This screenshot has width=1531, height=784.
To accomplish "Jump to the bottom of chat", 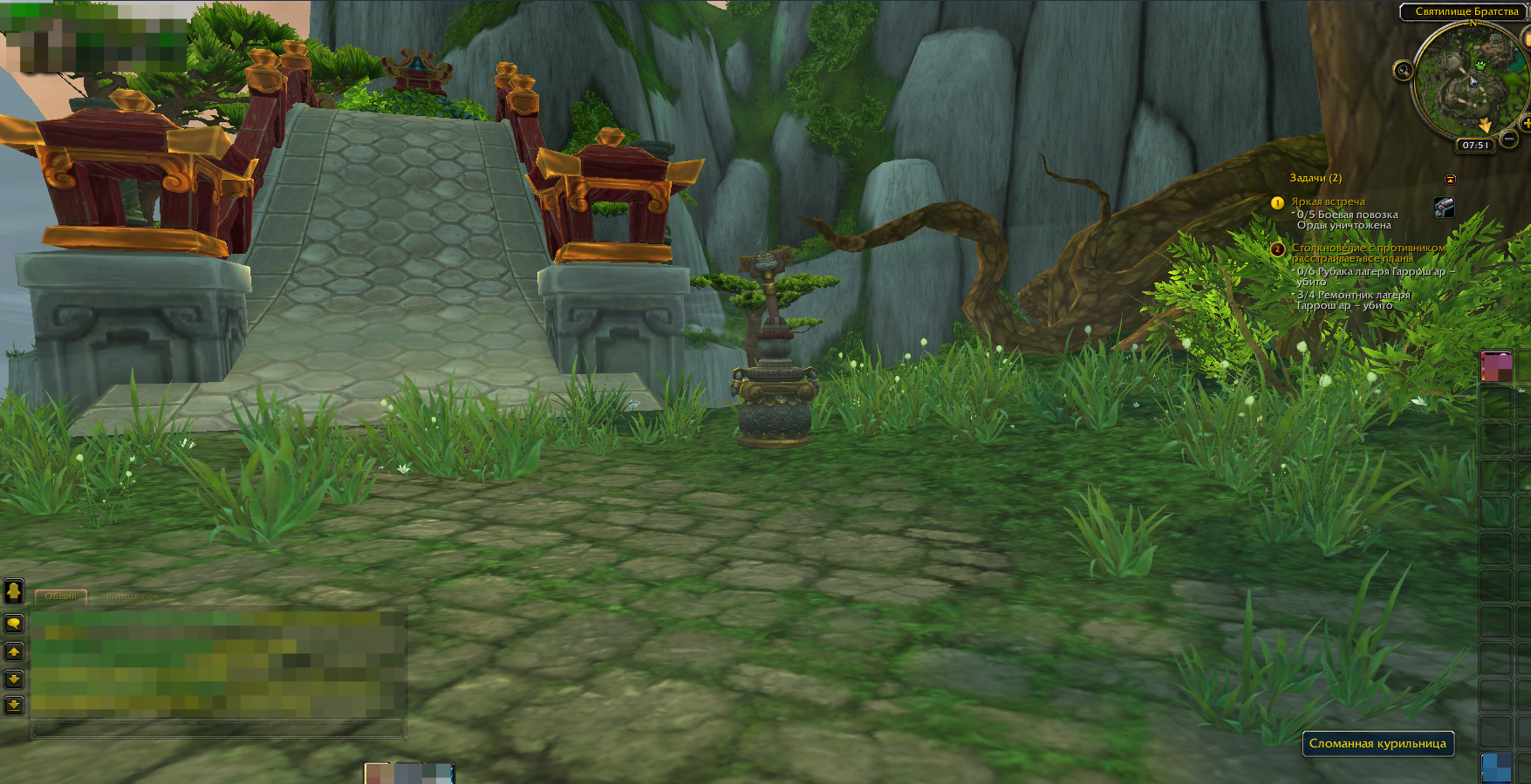I will [x=14, y=705].
